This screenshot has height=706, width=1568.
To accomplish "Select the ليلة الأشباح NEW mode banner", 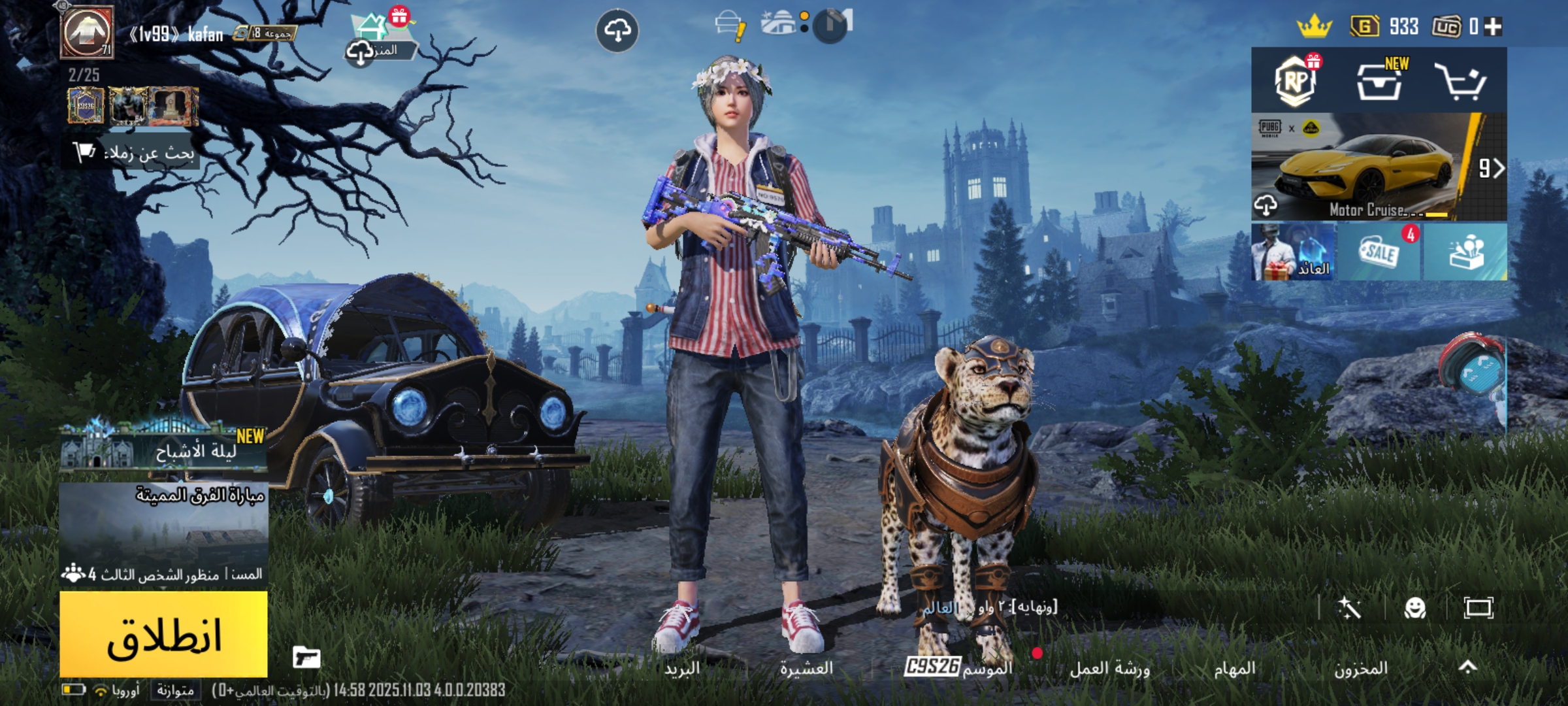I will click(x=163, y=448).
